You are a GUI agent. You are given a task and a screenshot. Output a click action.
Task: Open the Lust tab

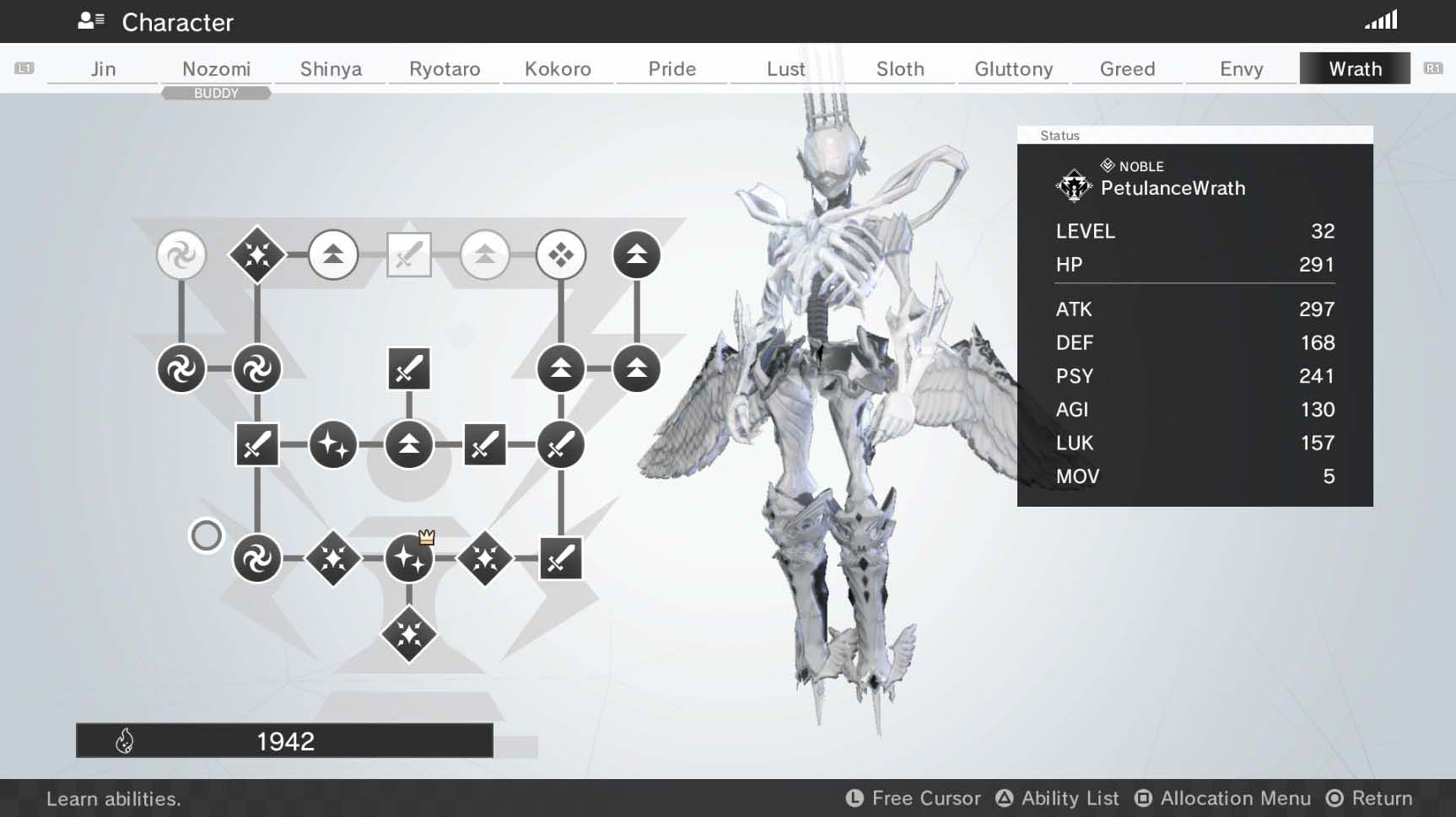coord(785,69)
